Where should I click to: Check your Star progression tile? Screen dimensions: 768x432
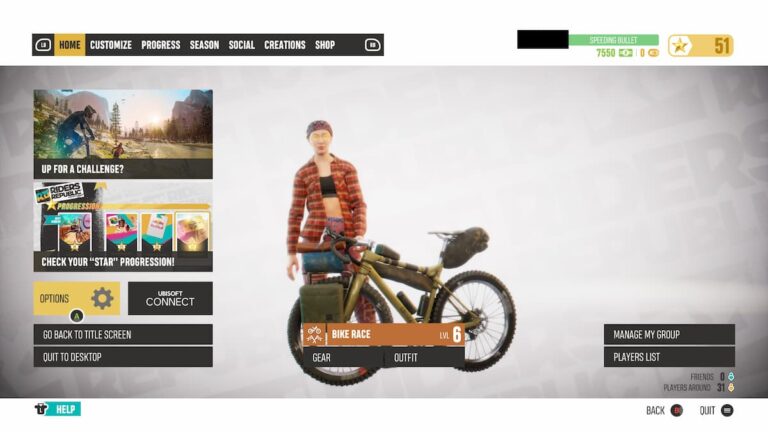tap(123, 228)
